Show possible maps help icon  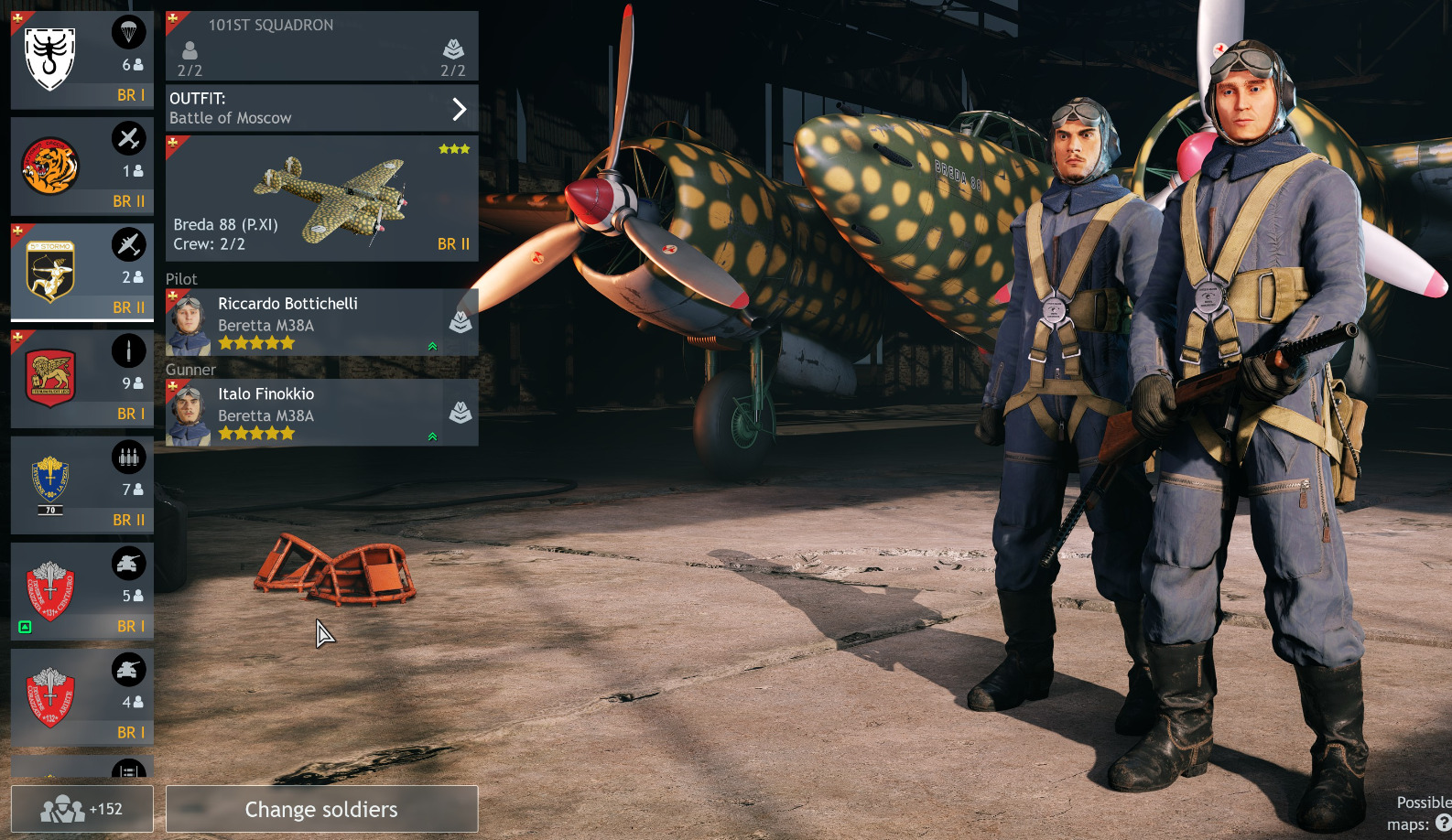tap(1443, 824)
